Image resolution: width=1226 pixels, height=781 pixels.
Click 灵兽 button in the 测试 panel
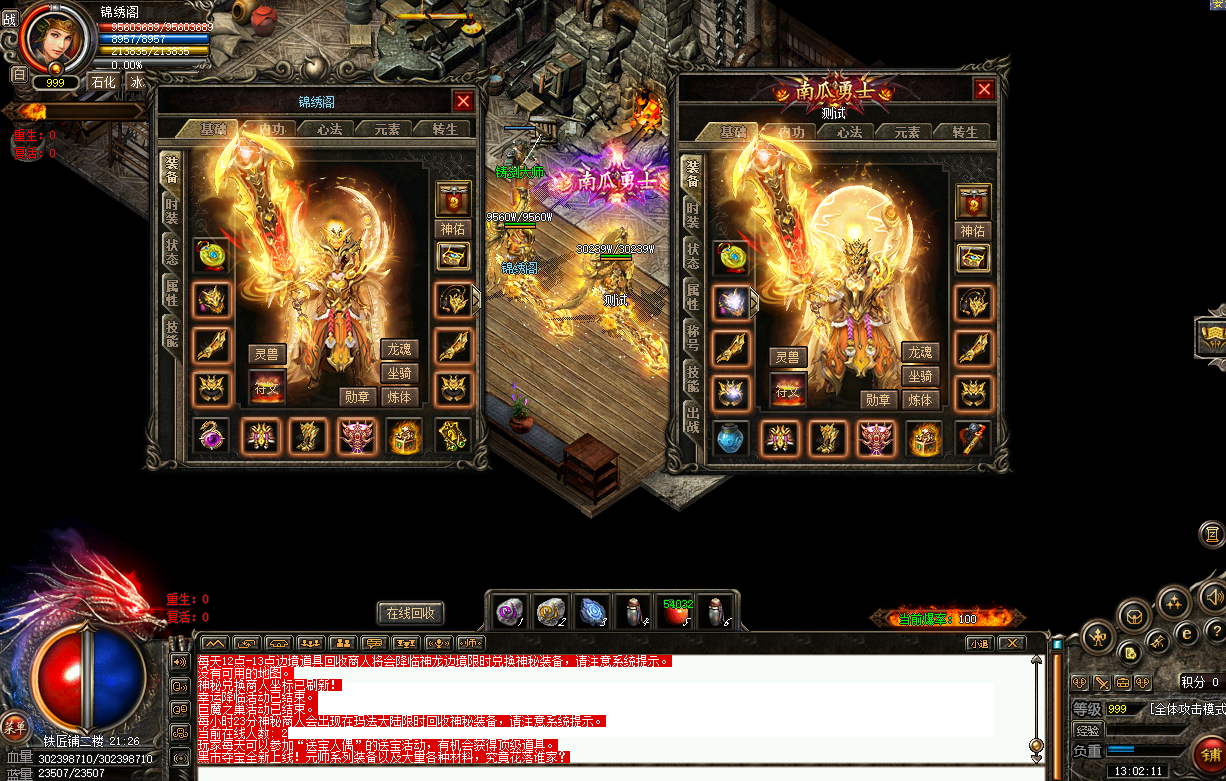pyautogui.click(x=788, y=357)
